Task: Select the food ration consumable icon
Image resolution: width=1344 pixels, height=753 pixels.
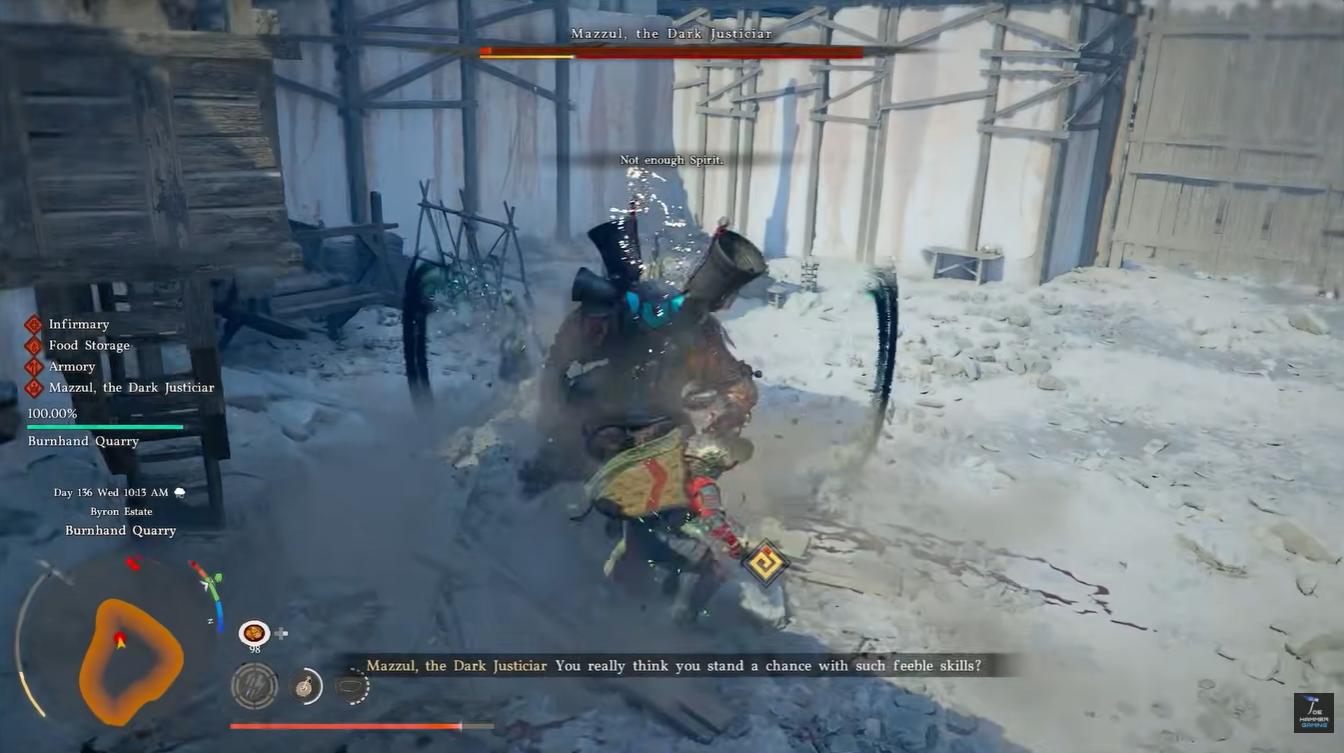Action: [255, 633]
